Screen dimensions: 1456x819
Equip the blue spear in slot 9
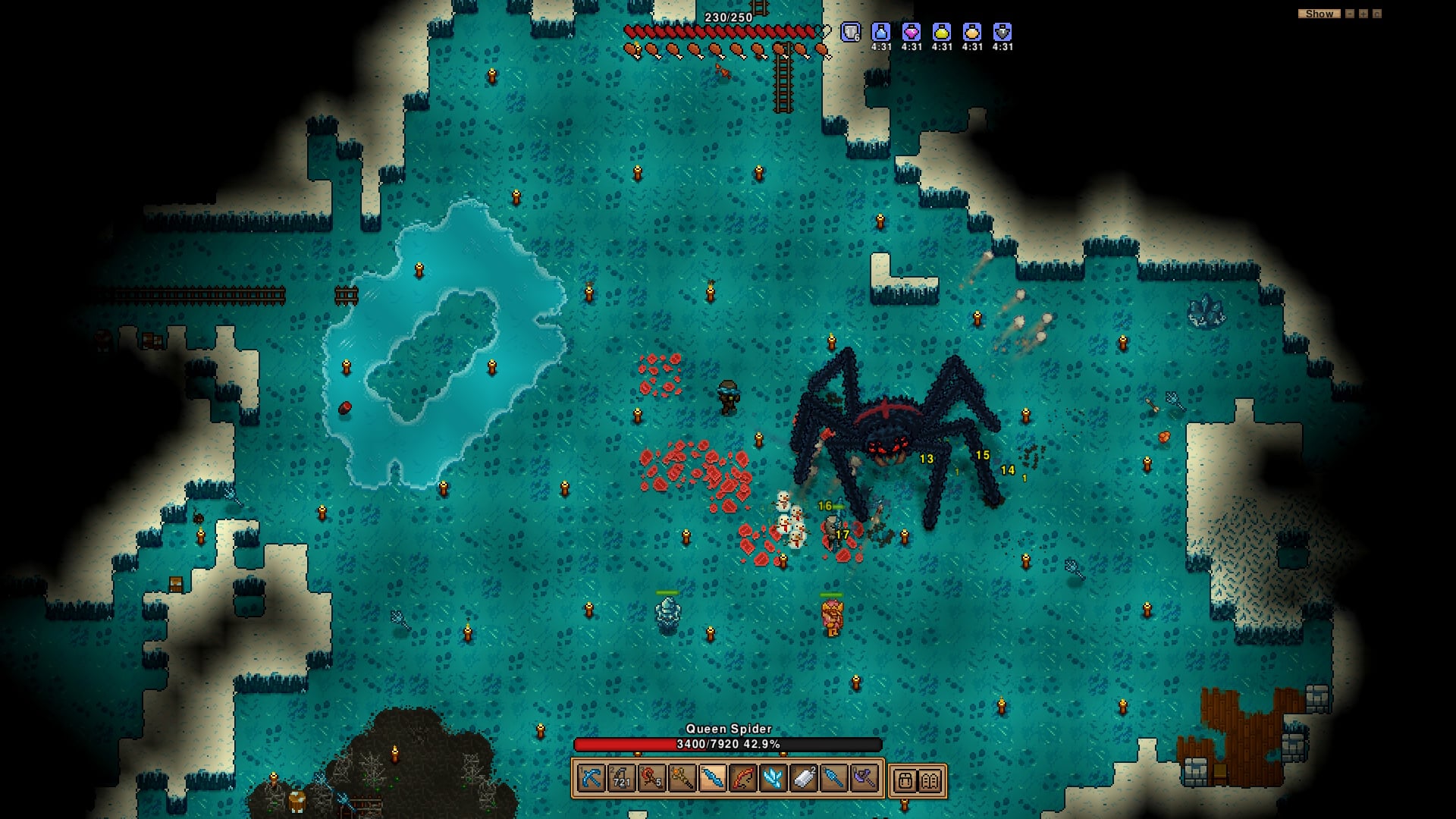833,779
